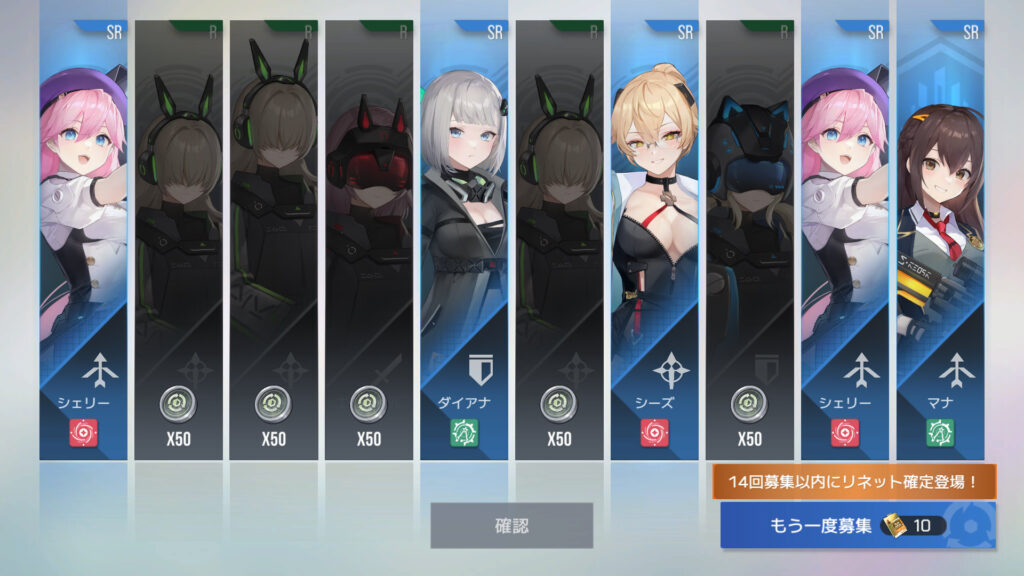Screen dimensions: 1024x576
Task: Recruit again using もう一度募集 button
Action: pyautogui.click(x=857, y=525)
